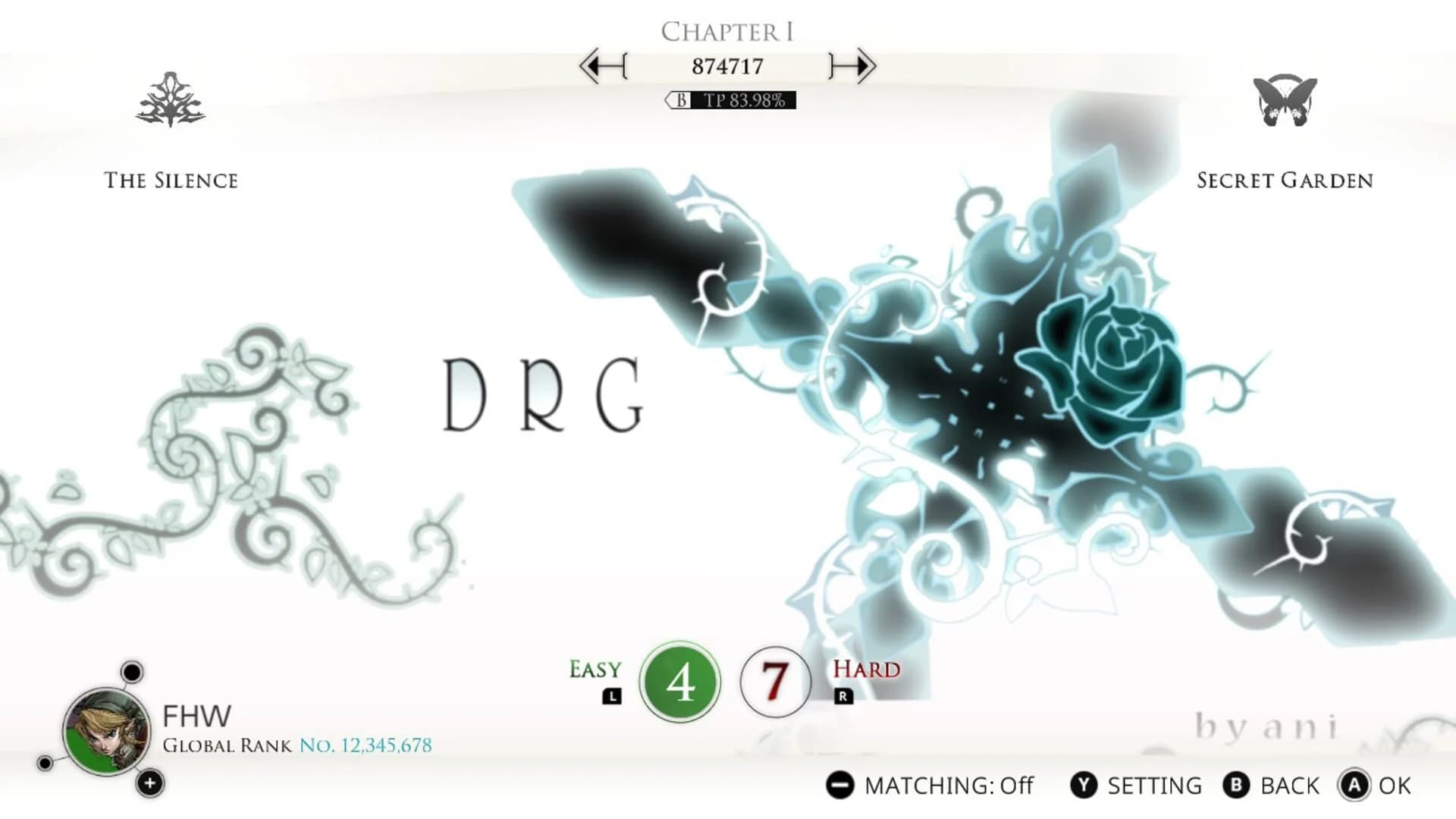Expand the B rank TP 83.98% badge
Screen dimensions: 1456x819
[730, 99]
